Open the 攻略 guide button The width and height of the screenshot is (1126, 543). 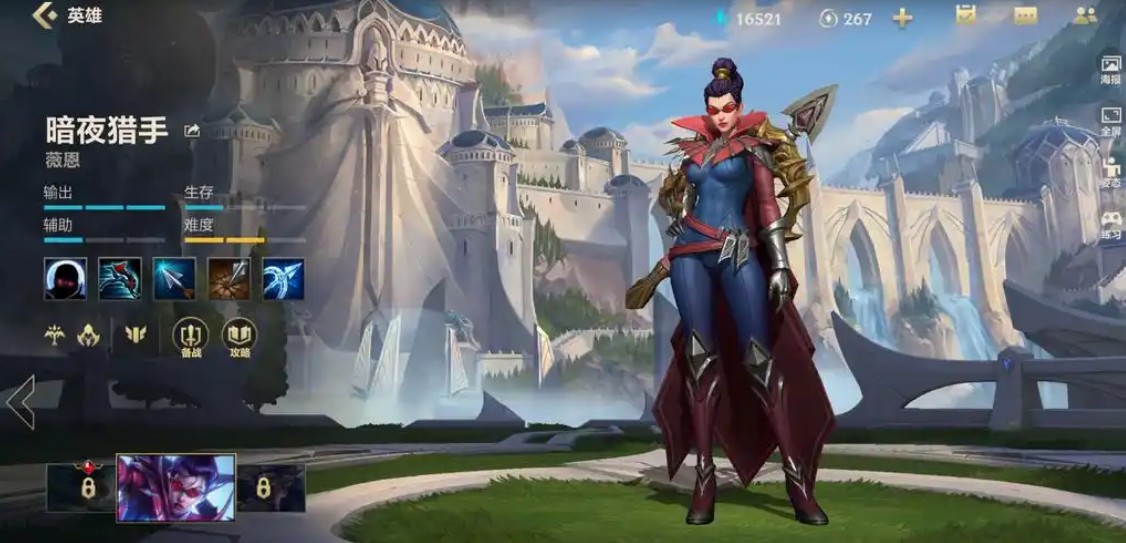click(239, 337)
